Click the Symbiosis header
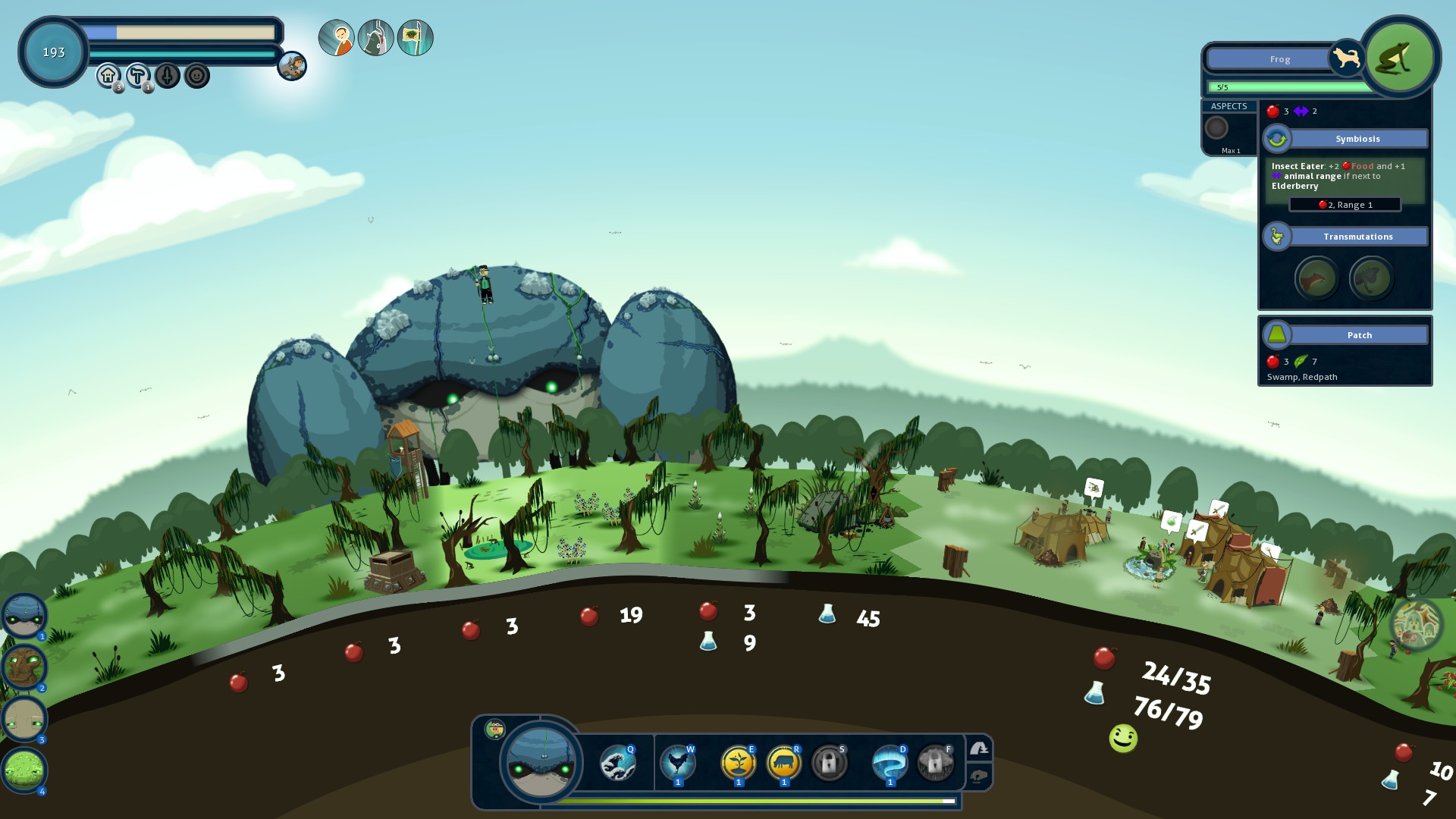The image size is (1456, 819). [1357, 139]
